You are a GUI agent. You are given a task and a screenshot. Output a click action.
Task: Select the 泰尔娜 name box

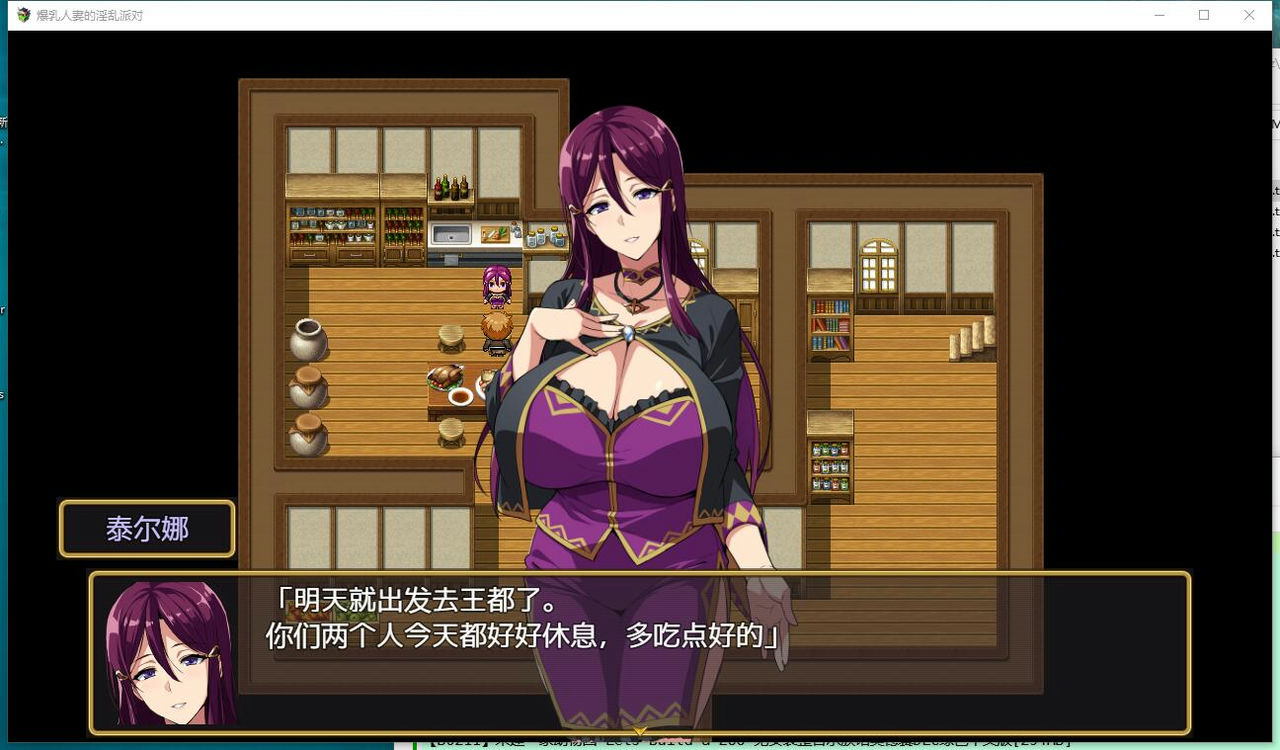coord(146,528)
